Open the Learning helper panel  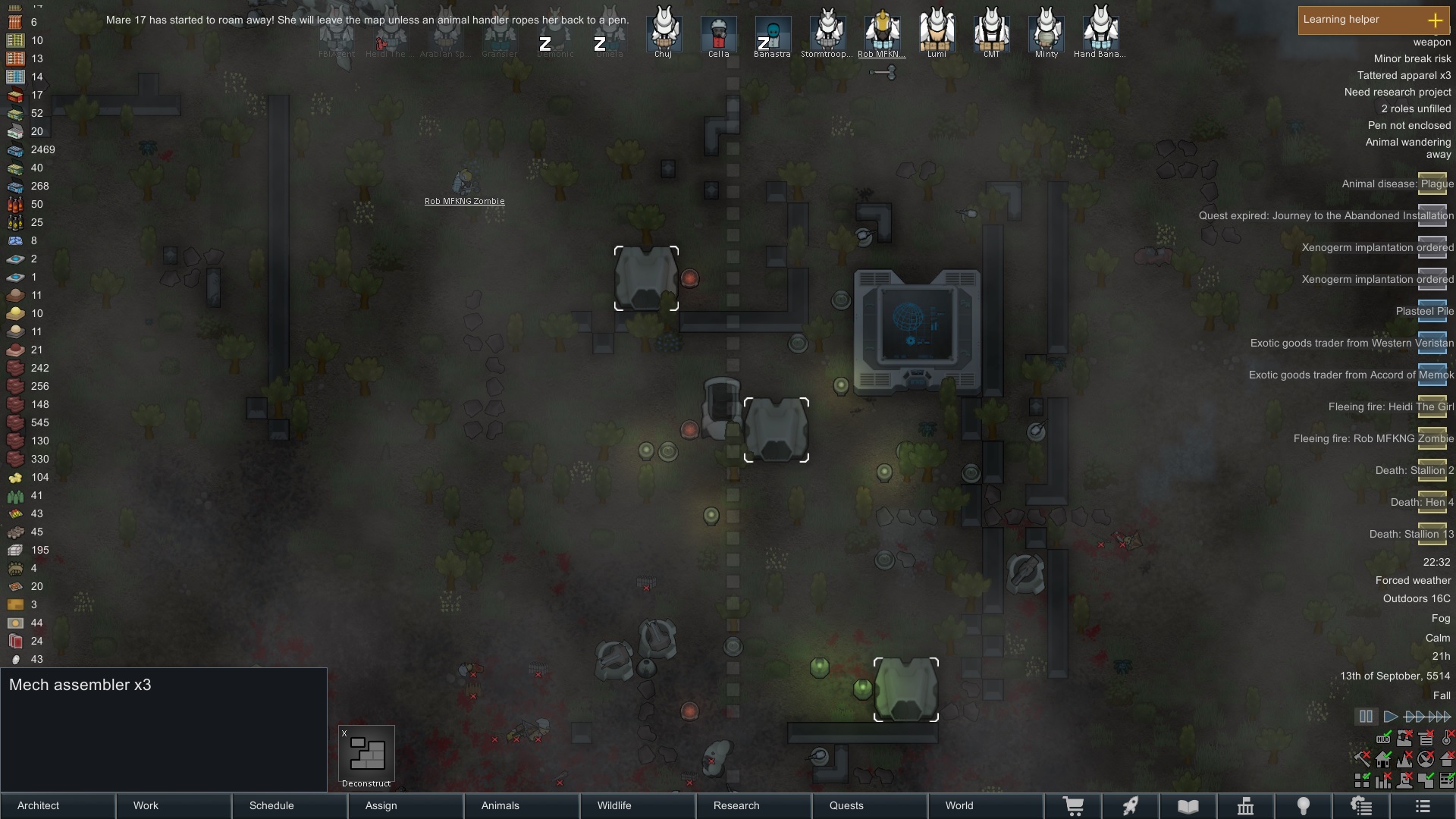[x=1373, y=20]
